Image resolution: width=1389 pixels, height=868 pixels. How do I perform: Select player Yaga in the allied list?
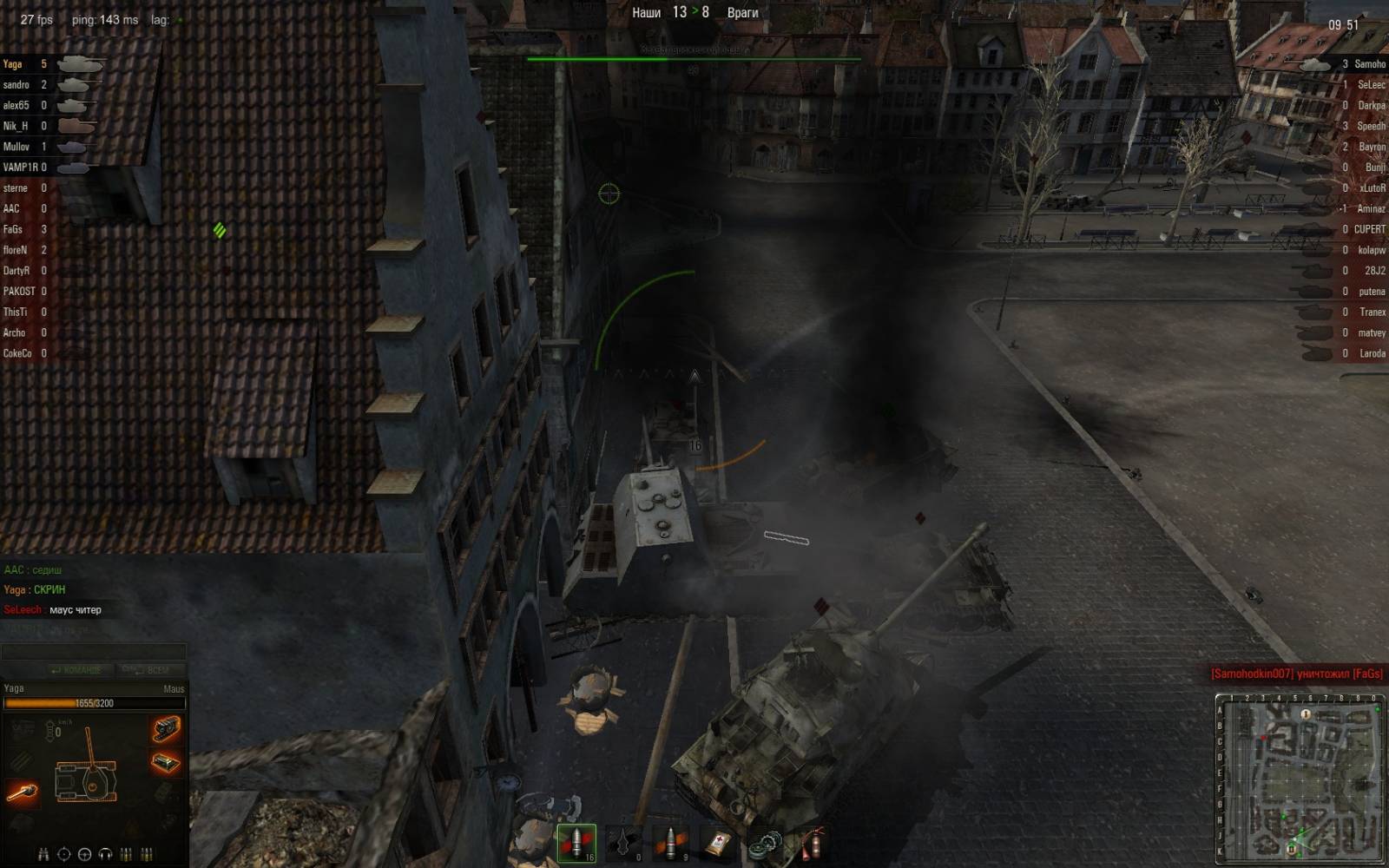(13, 64)
